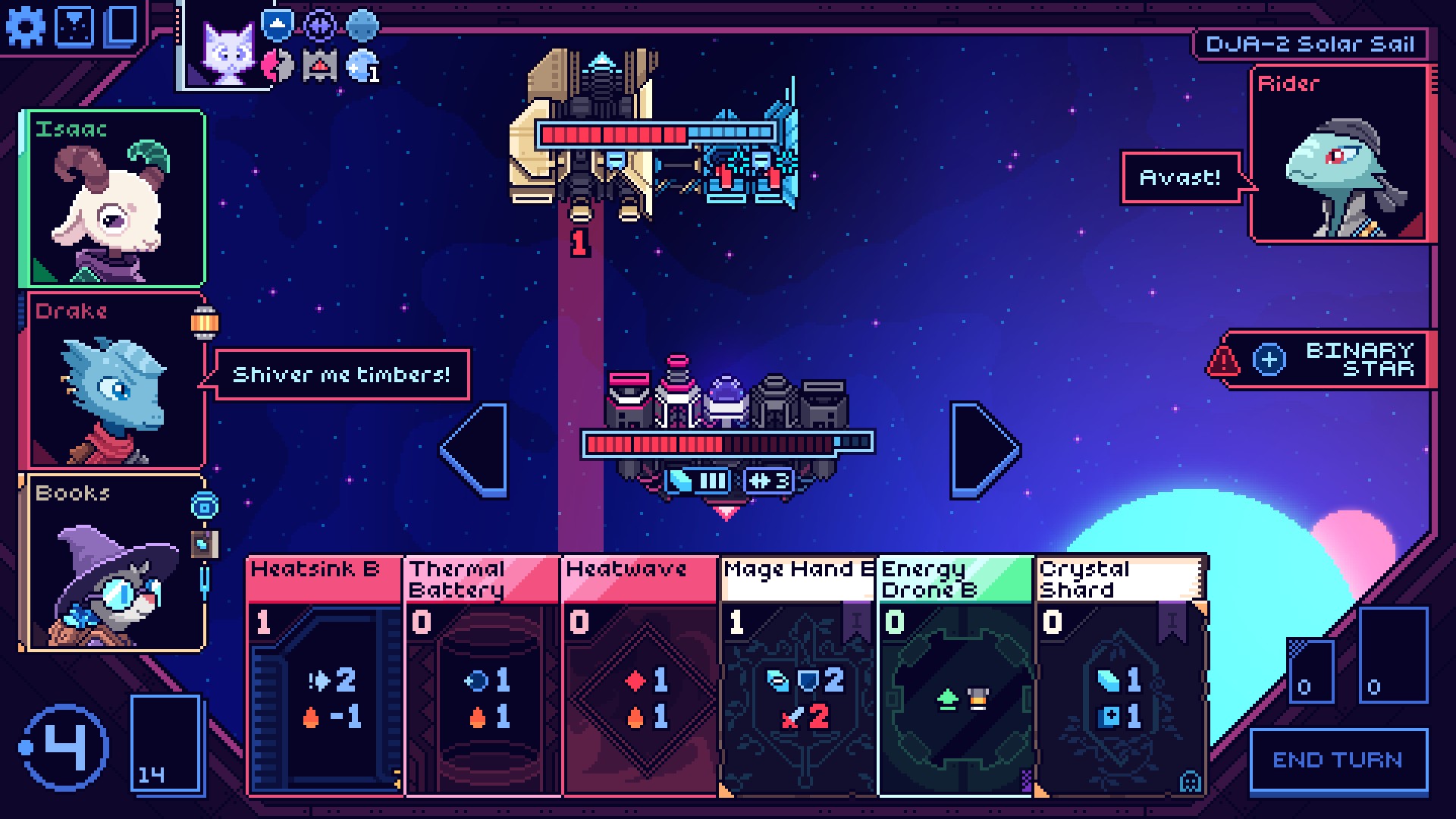1456x819 pixels.
Task: Select Drake's crew portrait
Action: pyautogui.click(x=114, y=381)
